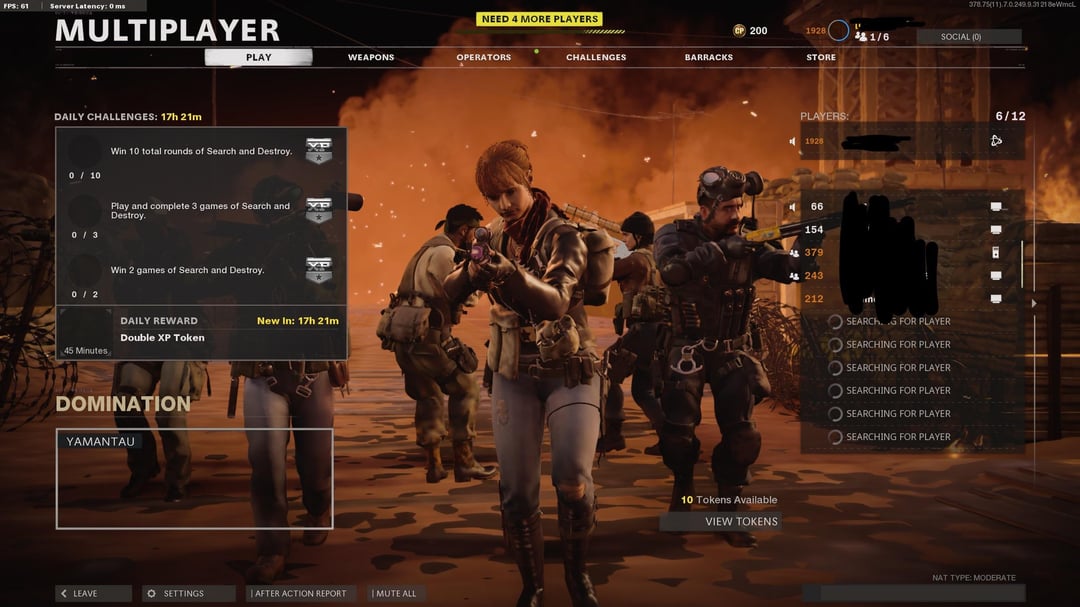Mute all players in lobby
Screen dimensions: 1080x607
[394, 593]
